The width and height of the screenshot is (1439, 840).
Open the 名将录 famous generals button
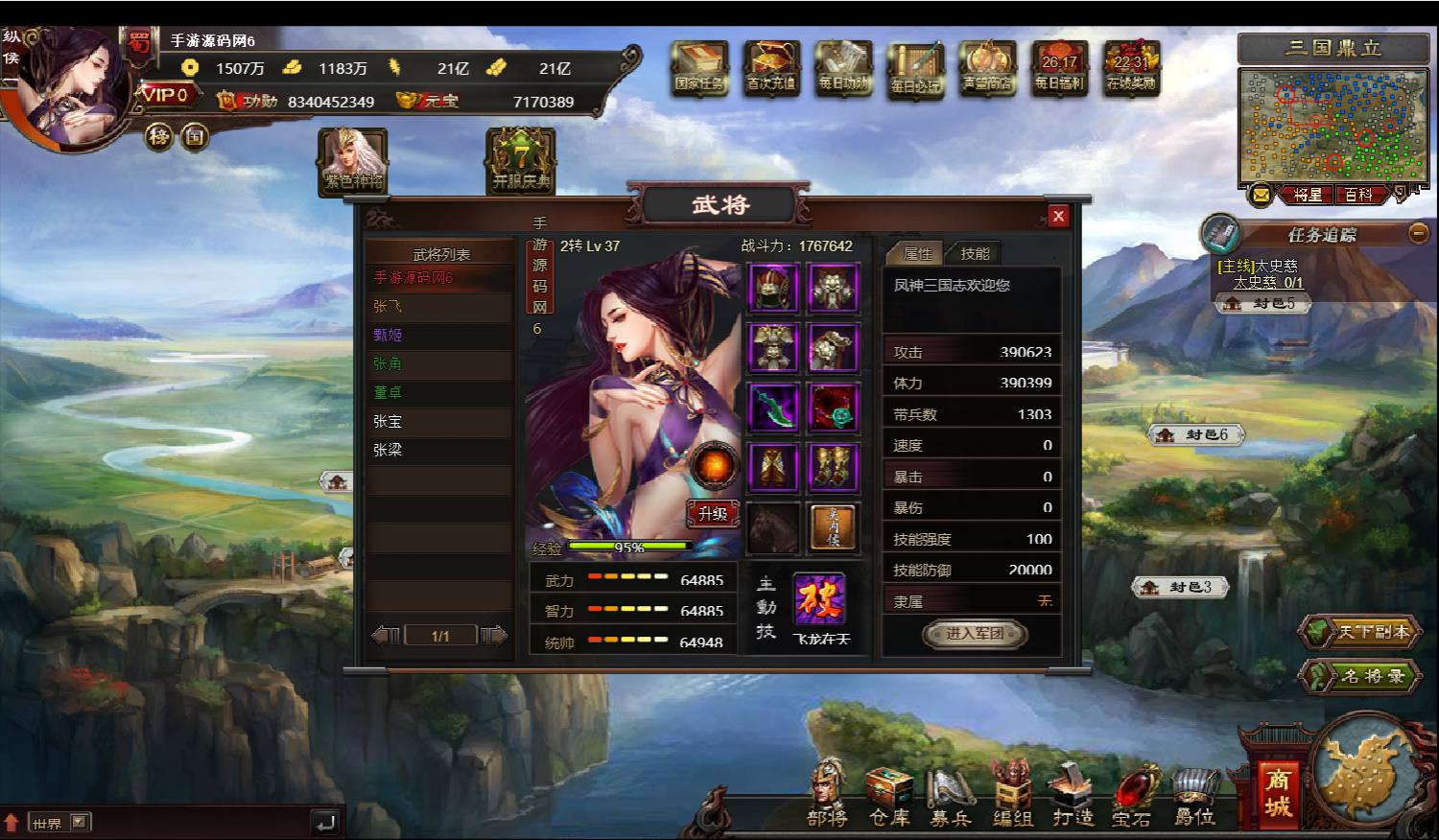1362,676
